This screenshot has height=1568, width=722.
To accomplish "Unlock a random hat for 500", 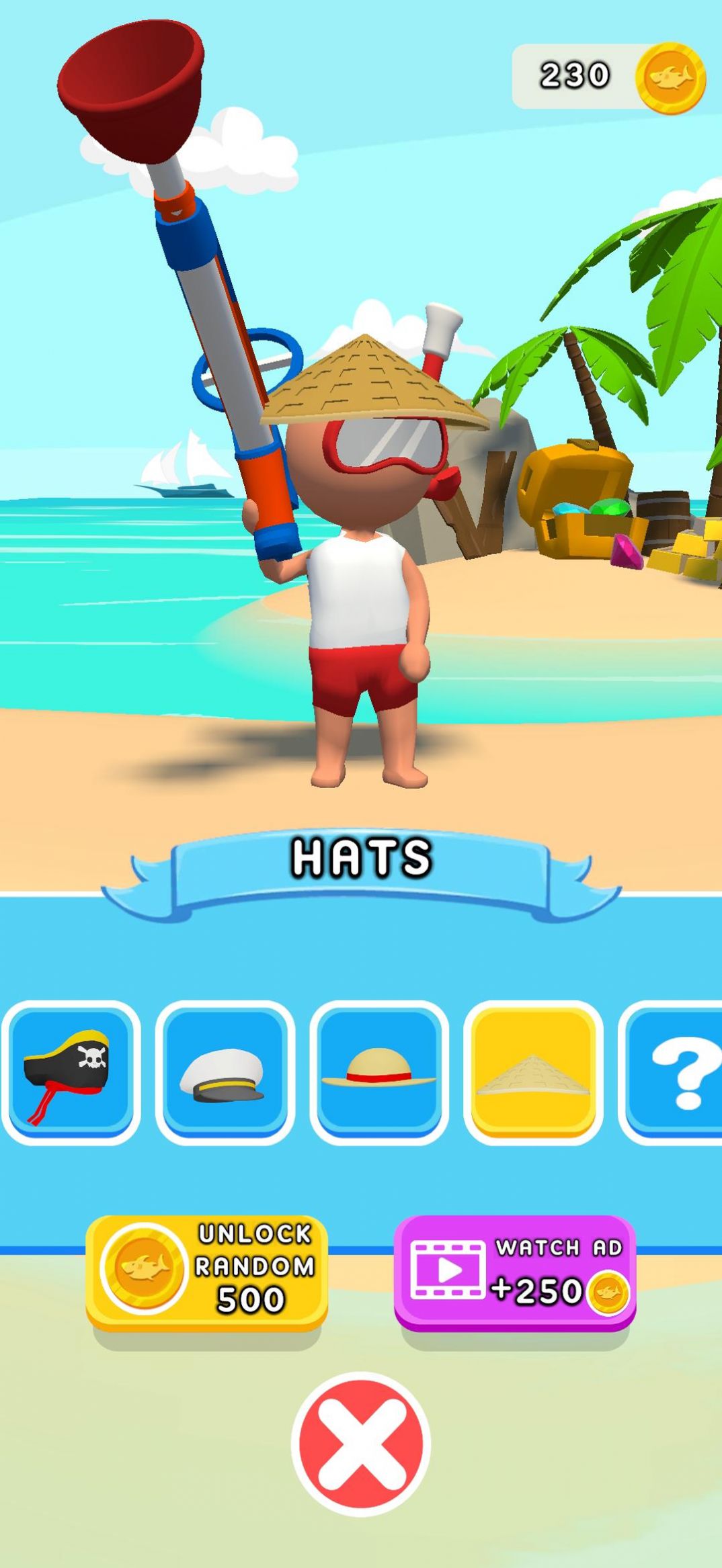I will coord(206,1270).
